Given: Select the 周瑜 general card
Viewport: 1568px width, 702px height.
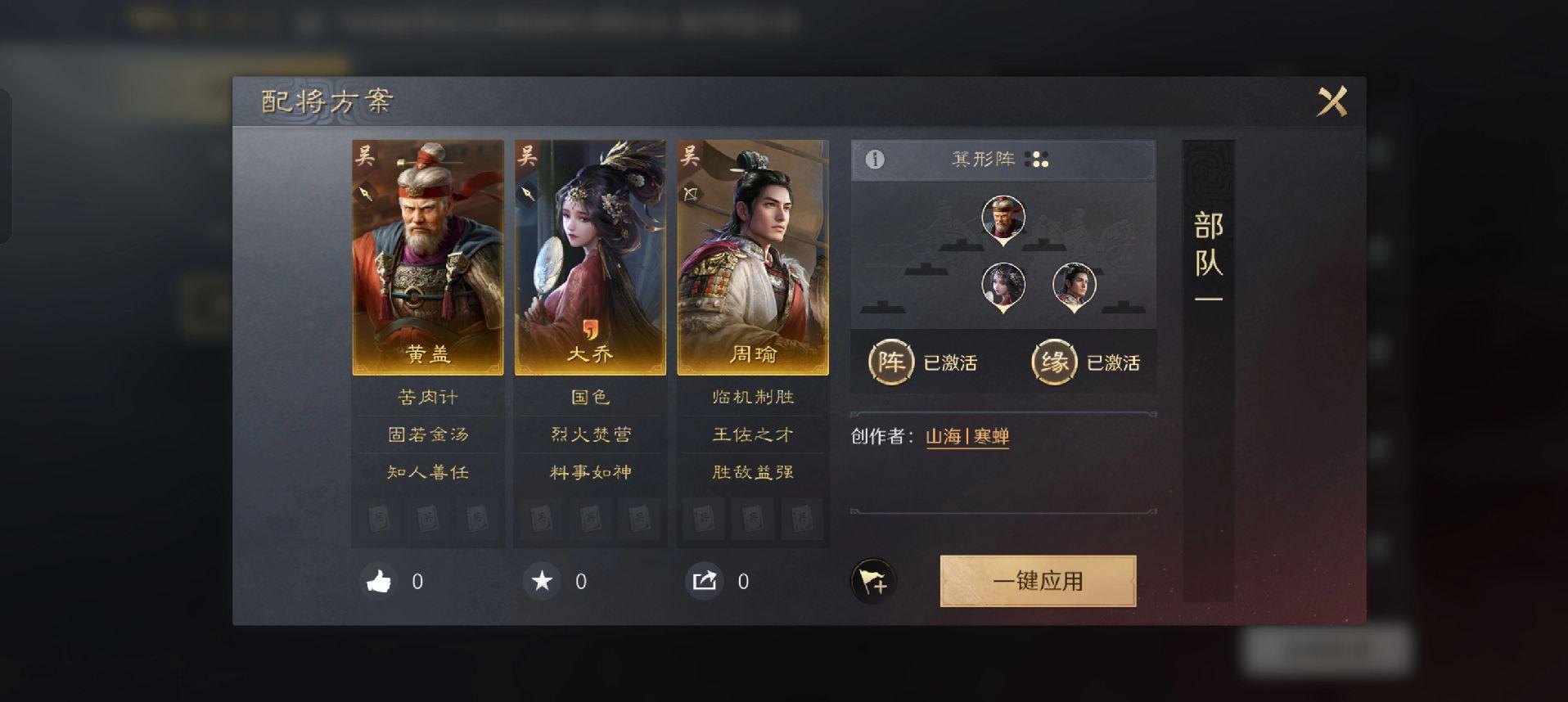Looking at the screenshot, I should click(752, 258).
